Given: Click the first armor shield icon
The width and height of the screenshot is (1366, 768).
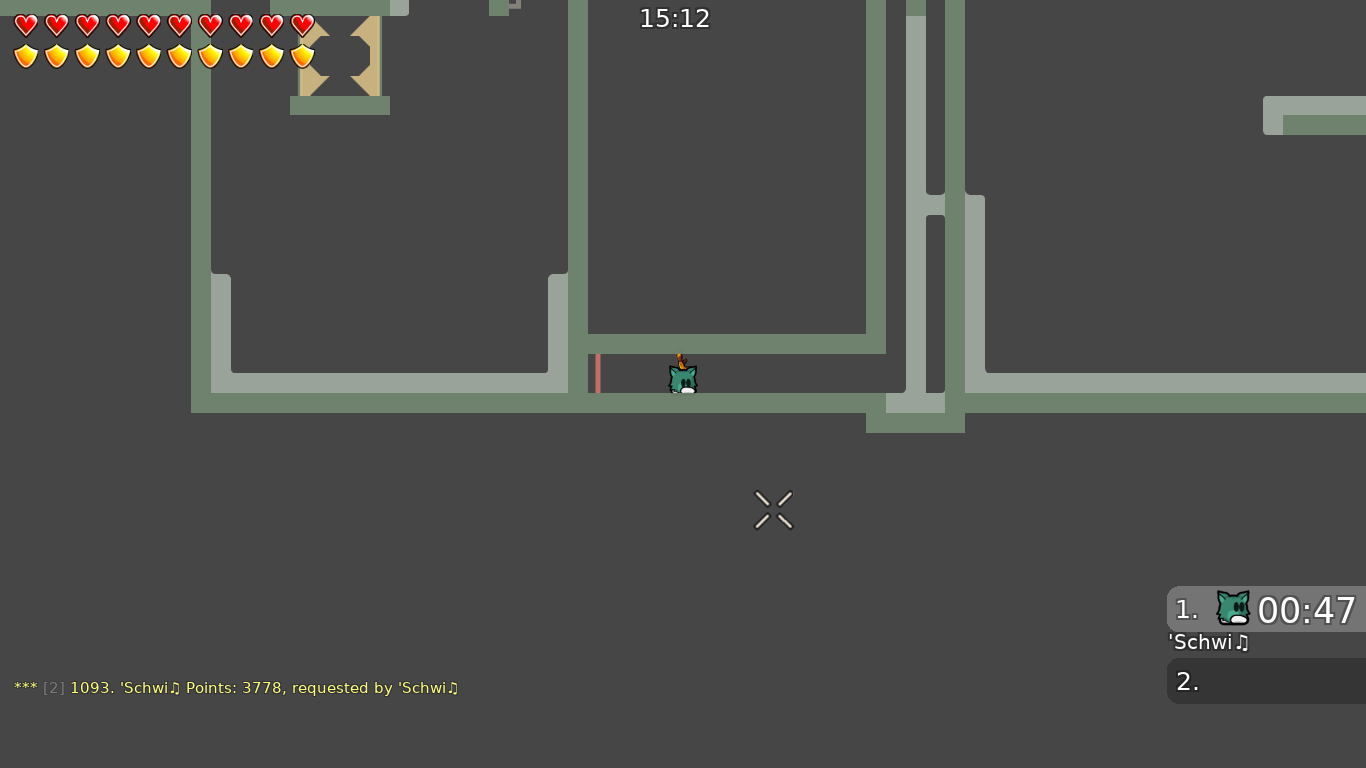Looking at the screenshot, I should tap(26, 56).
